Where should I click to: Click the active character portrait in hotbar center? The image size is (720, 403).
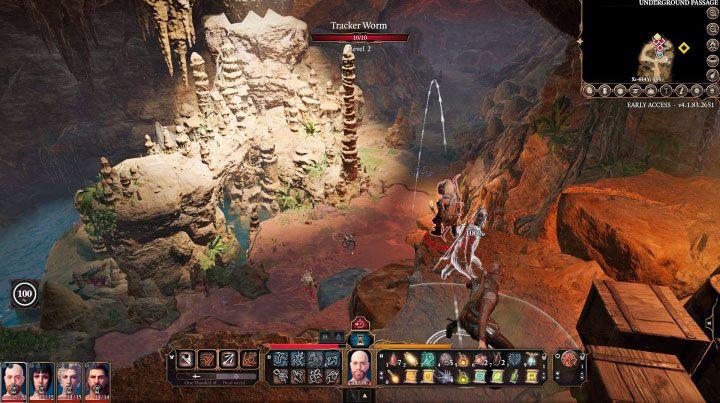click(x=359, y=366)
